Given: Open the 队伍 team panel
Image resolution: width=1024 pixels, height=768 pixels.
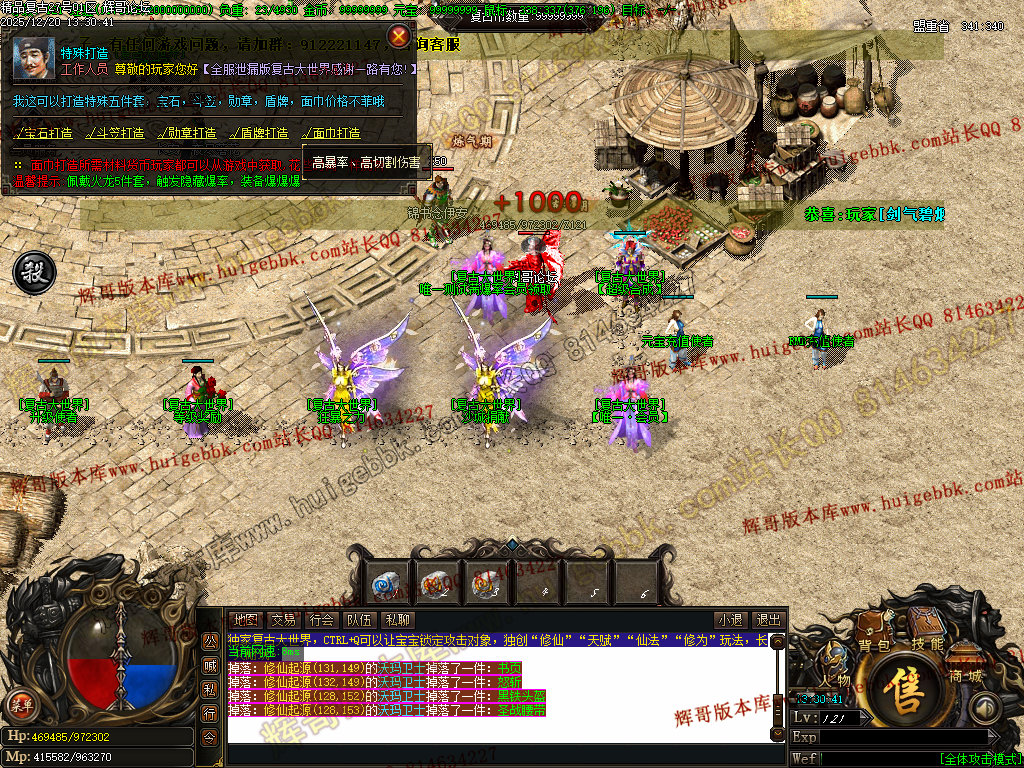Looking at the screenshot, I should click(359, 620).
